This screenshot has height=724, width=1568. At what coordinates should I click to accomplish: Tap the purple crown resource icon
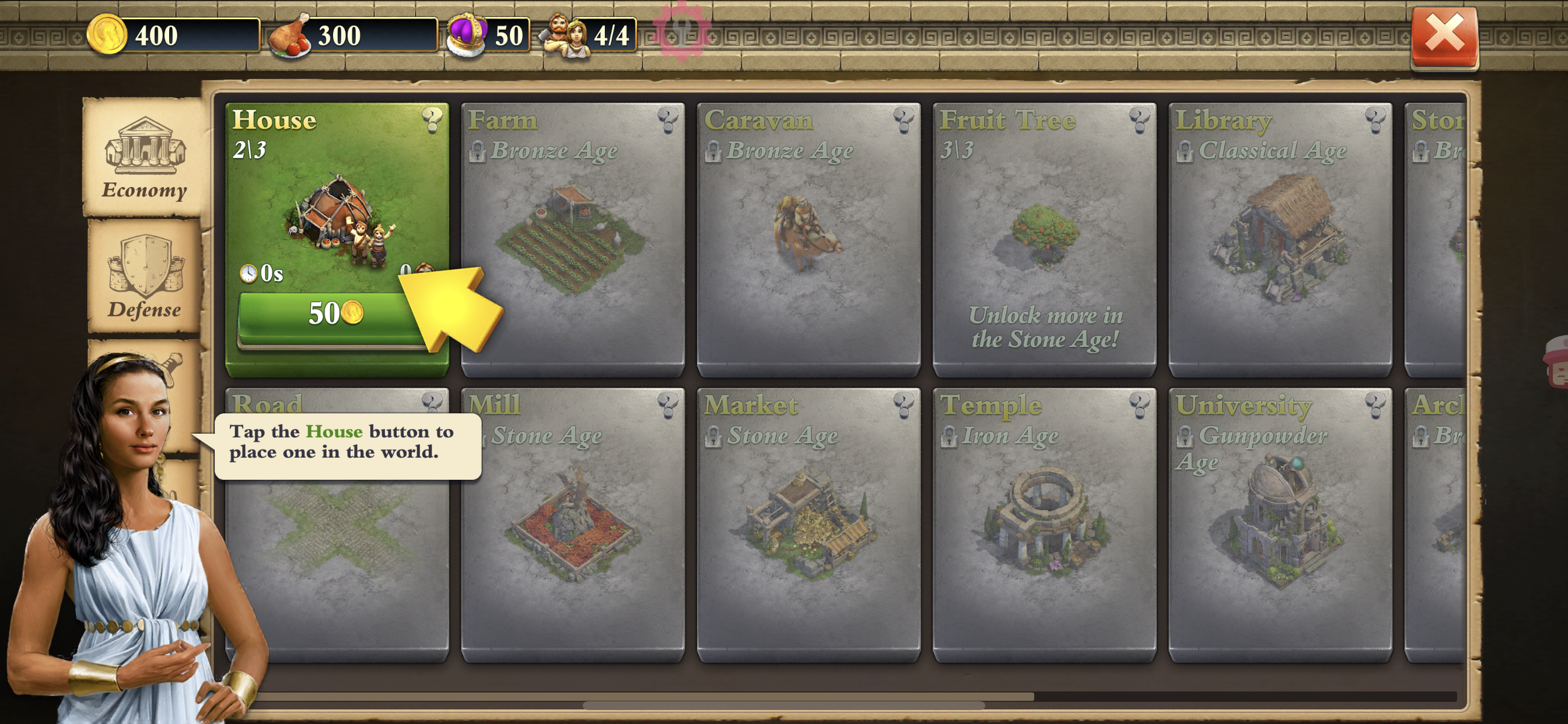[466, 34]
